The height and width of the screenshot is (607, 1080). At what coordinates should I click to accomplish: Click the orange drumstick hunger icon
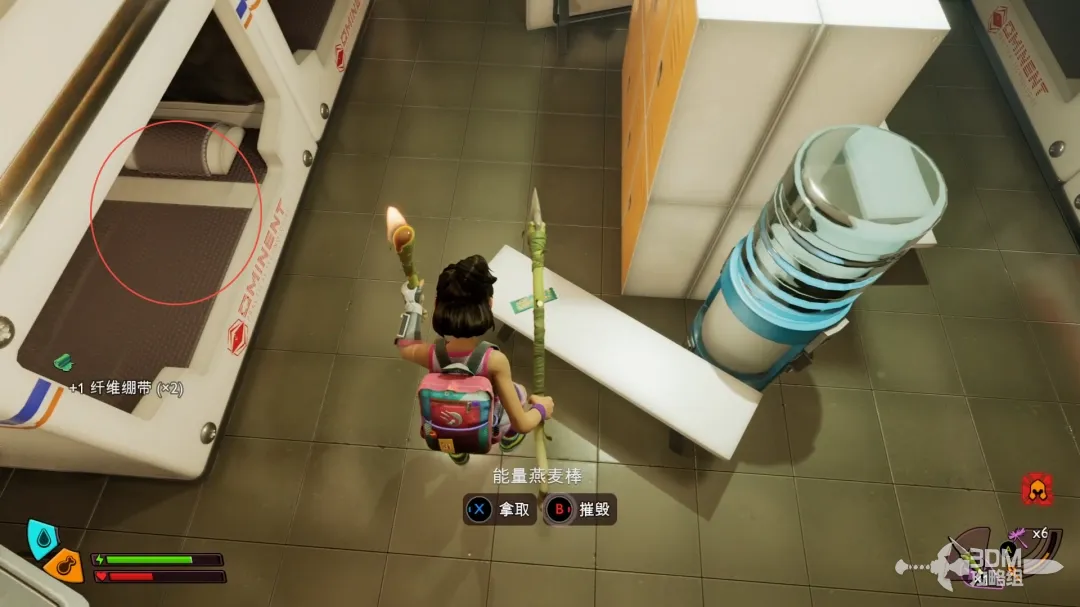(64, 566)
